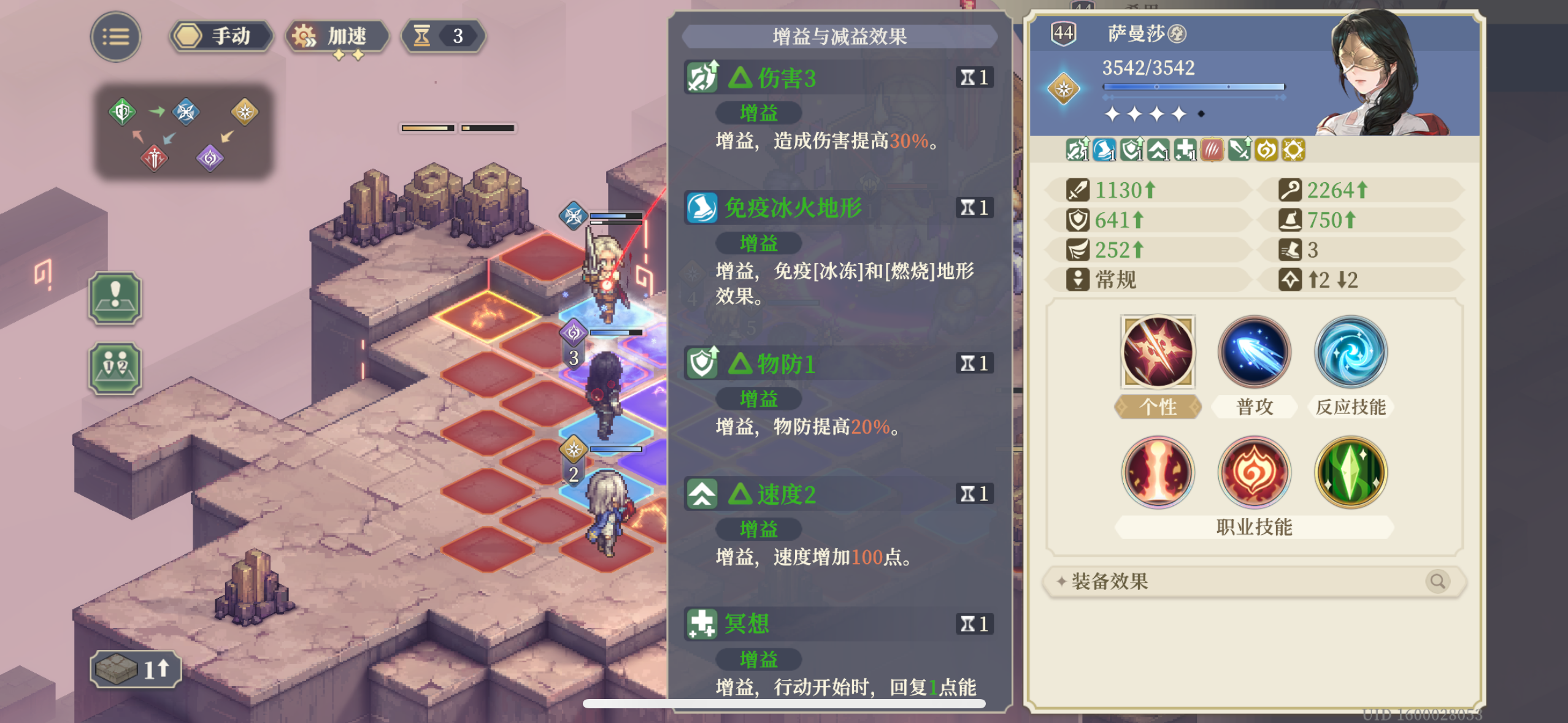Image resolution: width=1568 pixels, height=723 pixels.
Task: Toggle 手动 mode to automatic battle
Action: (220, 36)
